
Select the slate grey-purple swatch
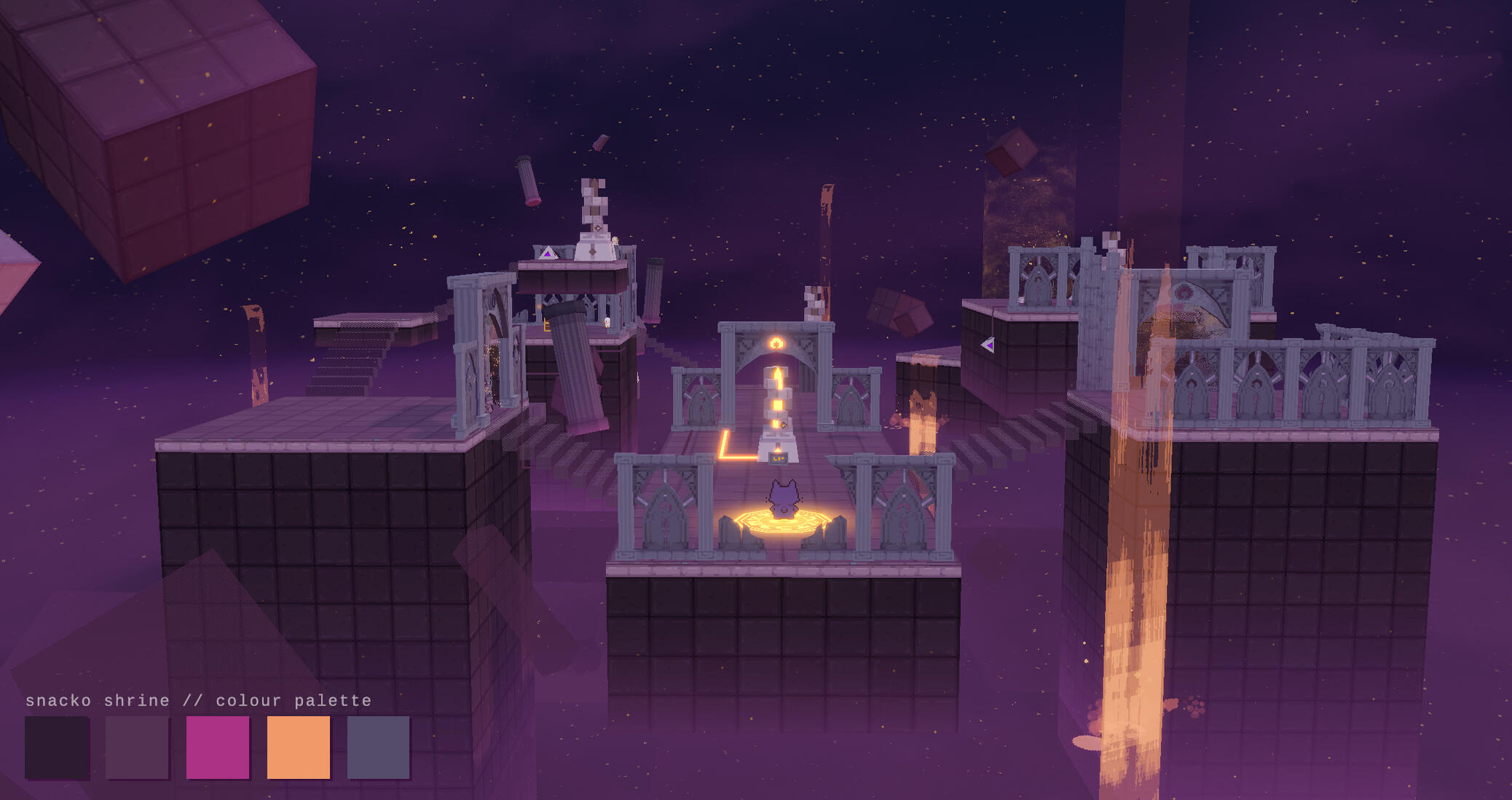tap(379, 747)
